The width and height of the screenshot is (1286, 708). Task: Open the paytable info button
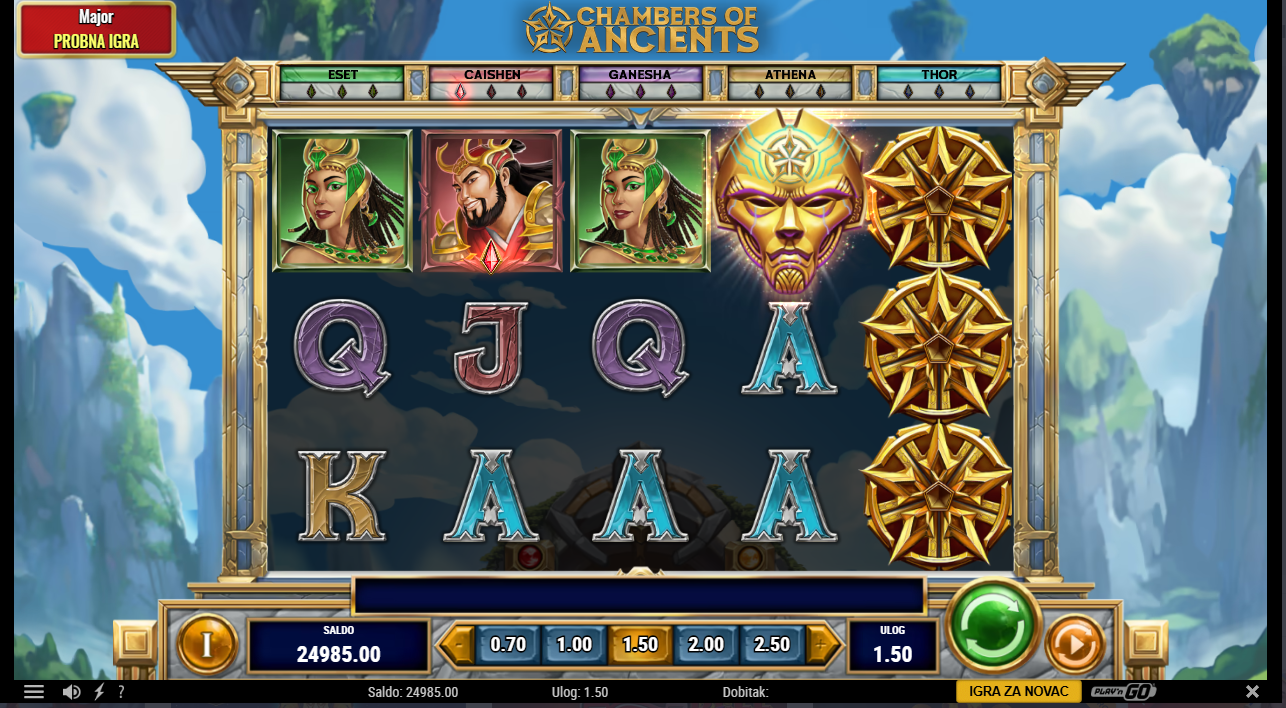click(207, 644)
